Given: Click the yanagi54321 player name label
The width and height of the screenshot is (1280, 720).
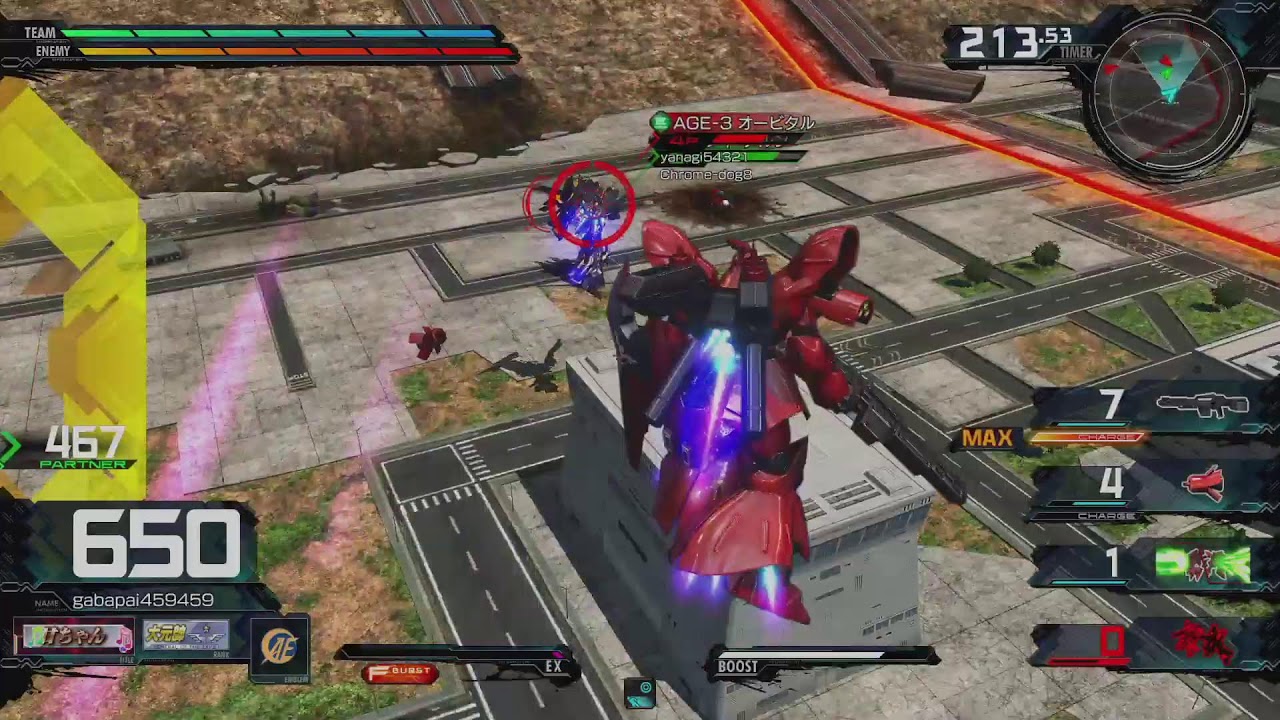Looking at the screenshot, I should click(703, 157).
